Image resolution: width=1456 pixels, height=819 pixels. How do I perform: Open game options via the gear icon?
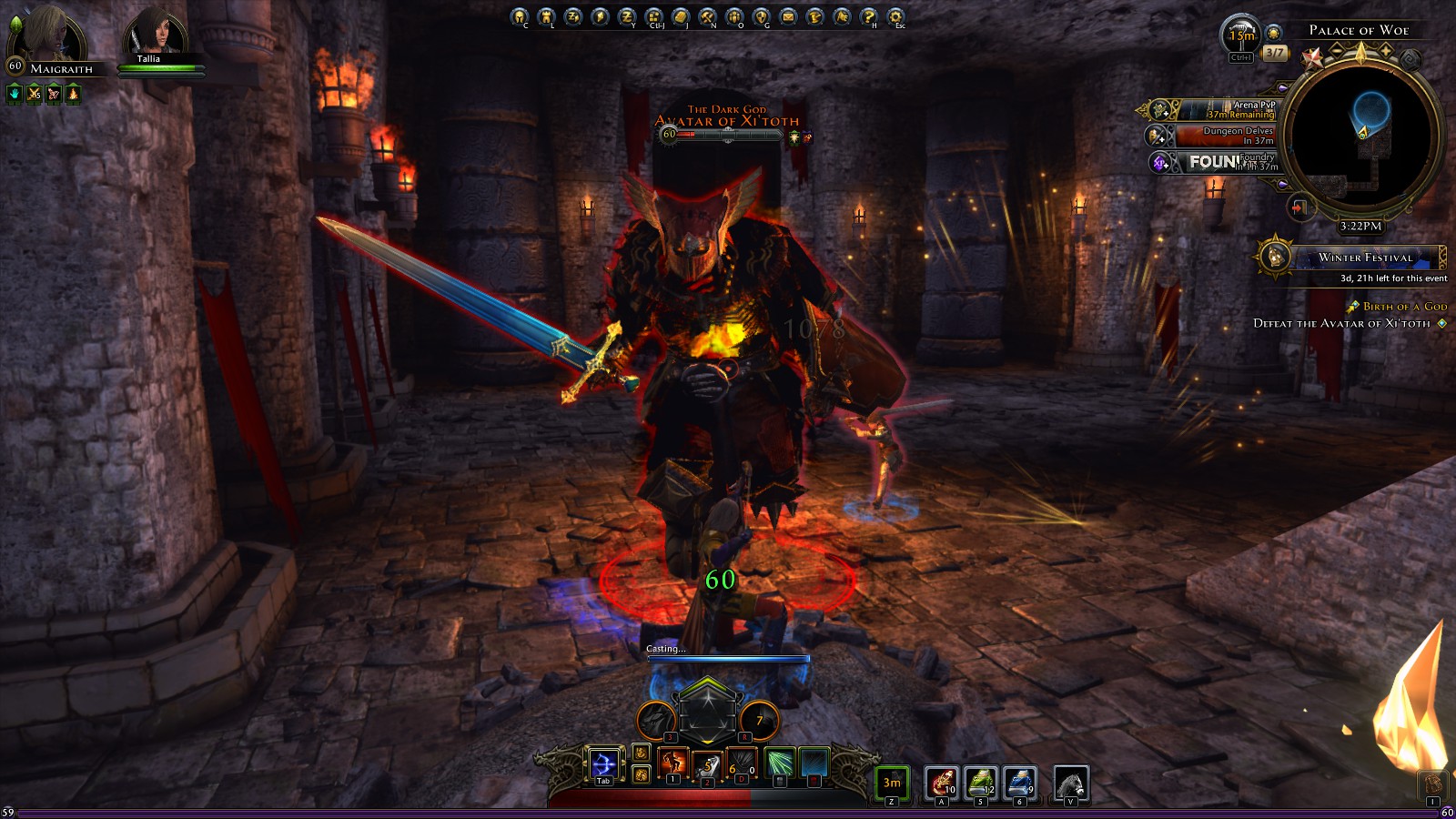coord(895,15)
